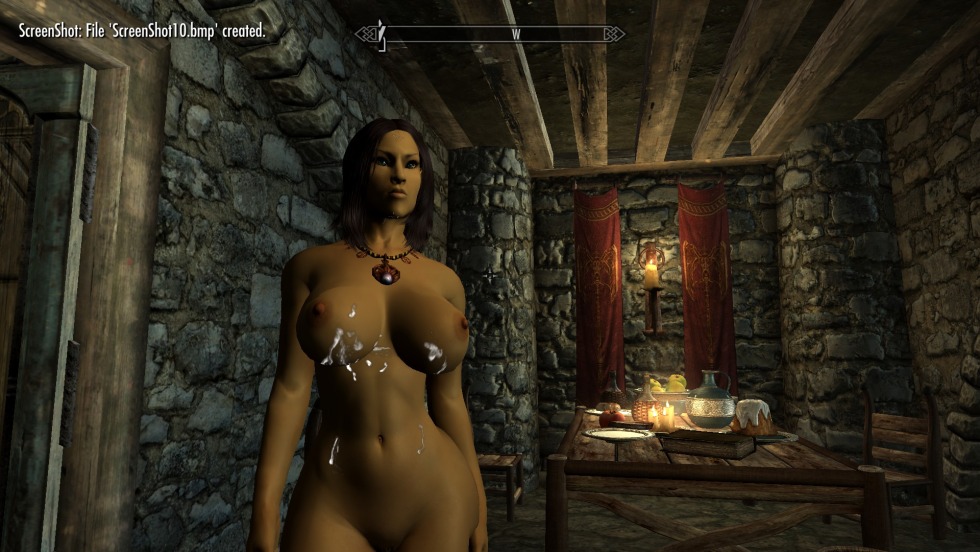Click the compass bar showing West
This screenshot has height=552, width=980.
tap(490, 34)
